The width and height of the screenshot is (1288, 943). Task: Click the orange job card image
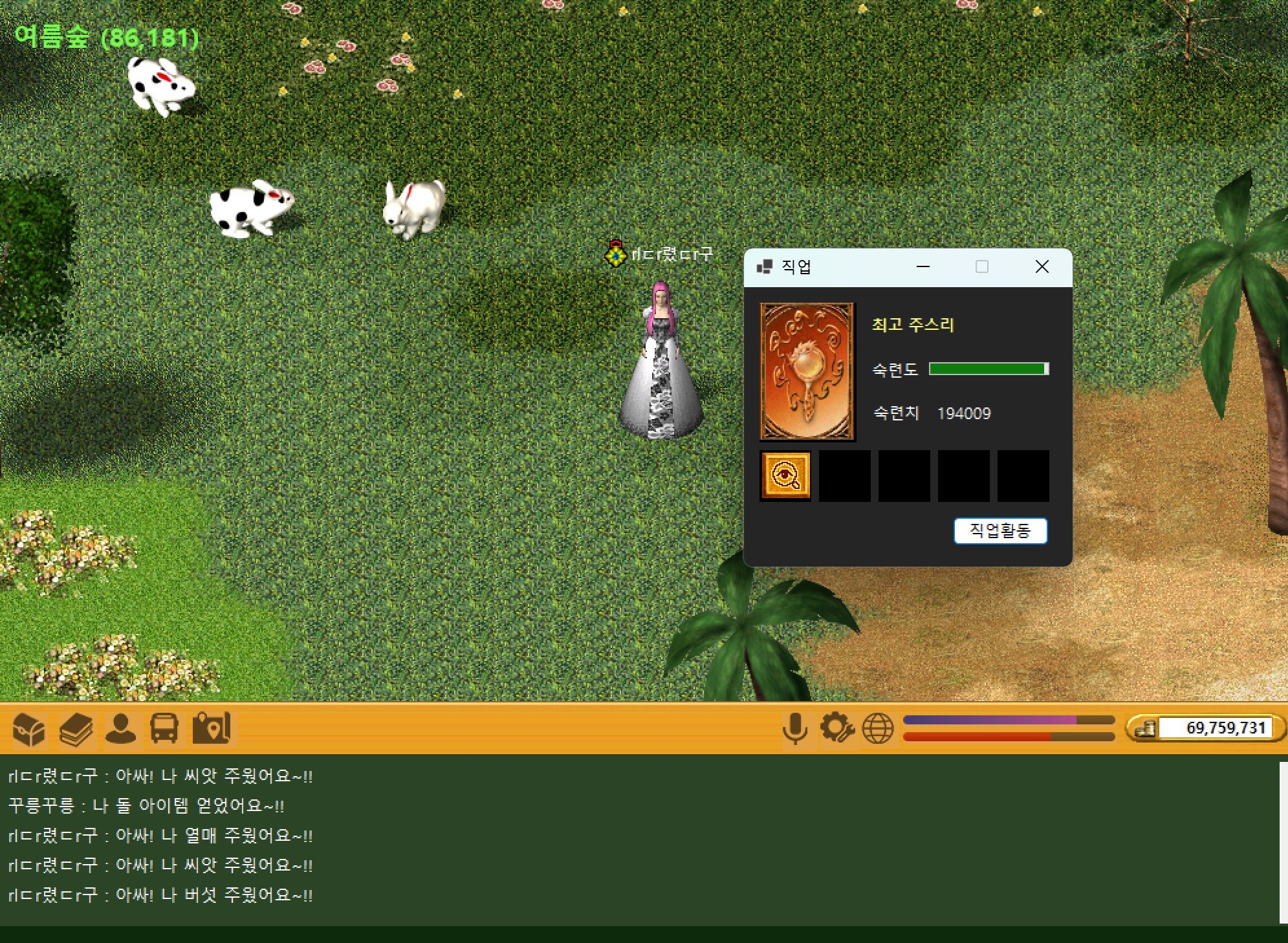(x=807, y=371)
